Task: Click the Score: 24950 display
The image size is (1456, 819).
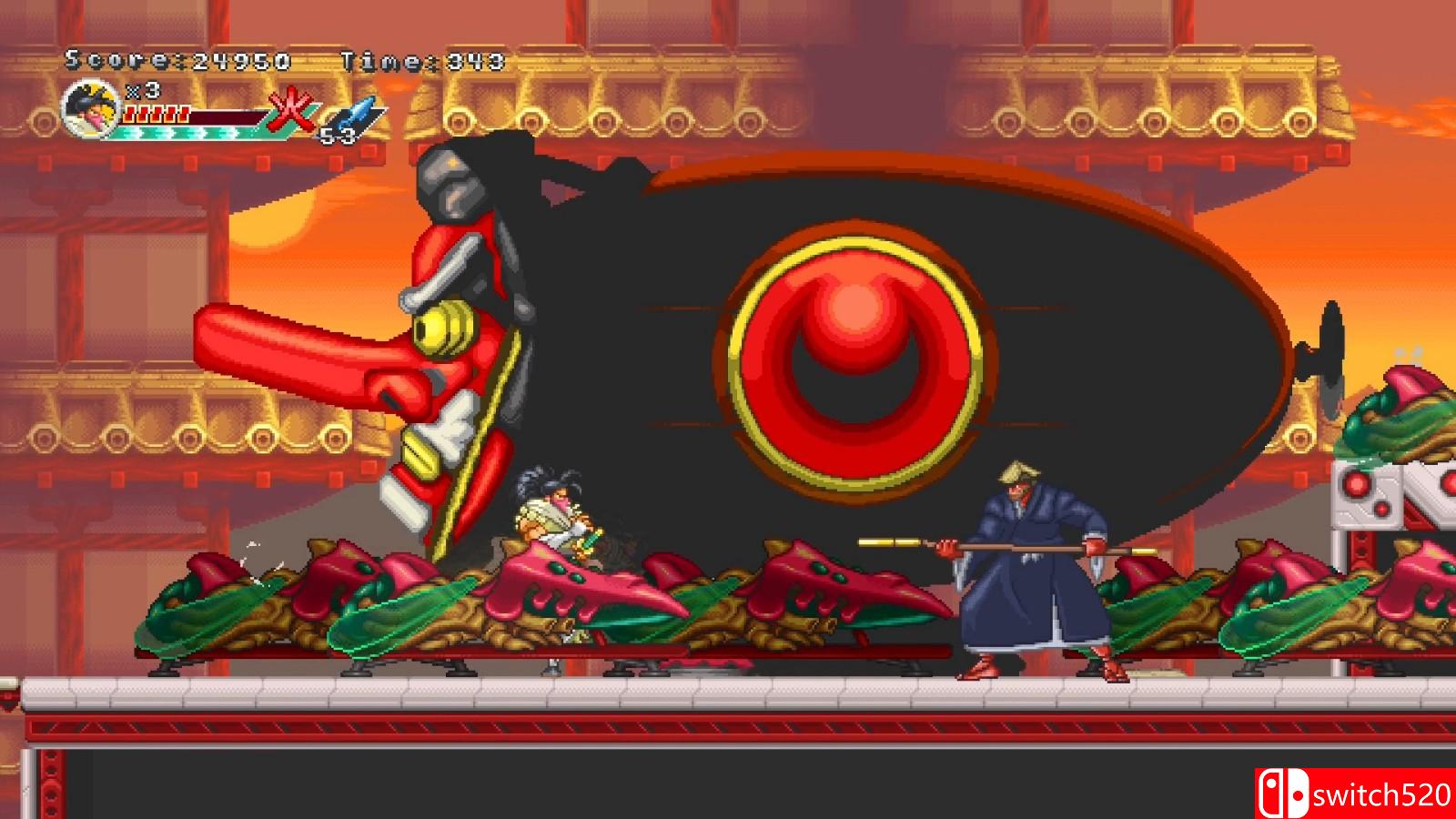Action: (x=177, y=61)
